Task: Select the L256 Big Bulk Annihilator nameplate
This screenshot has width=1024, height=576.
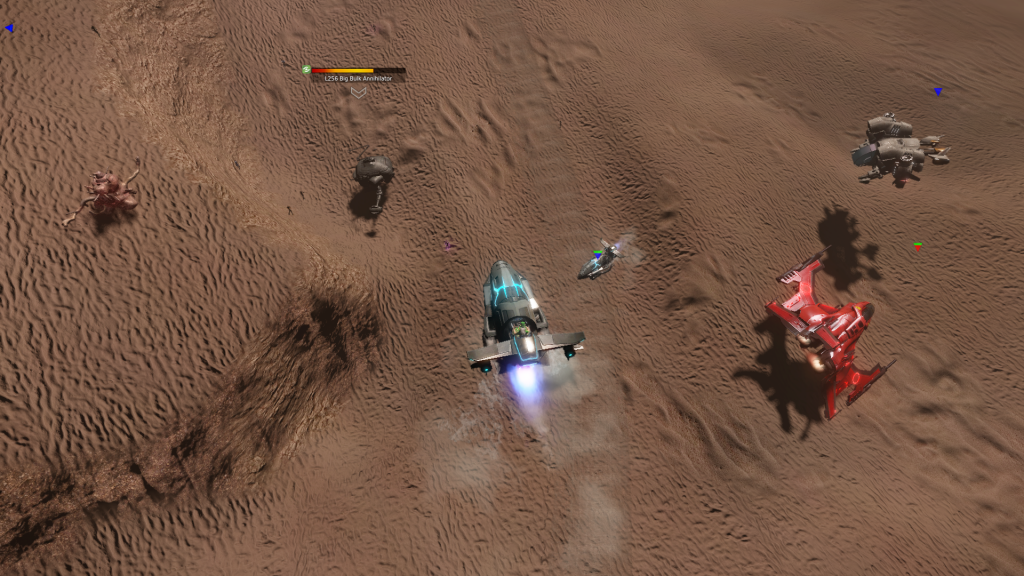Action: tap(358, 78)
